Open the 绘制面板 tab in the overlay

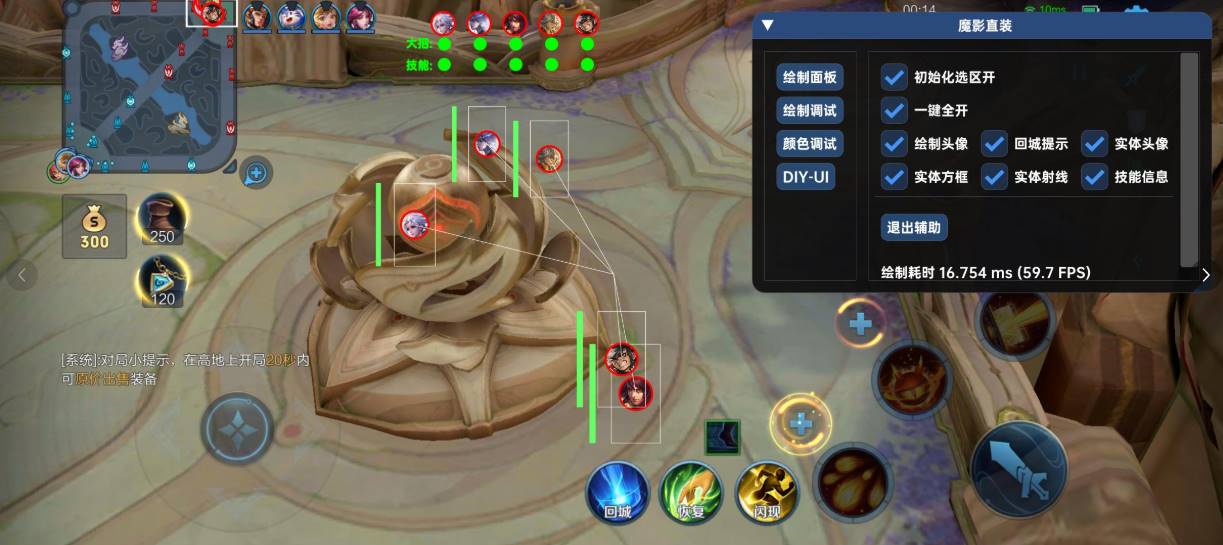[810, 78]
